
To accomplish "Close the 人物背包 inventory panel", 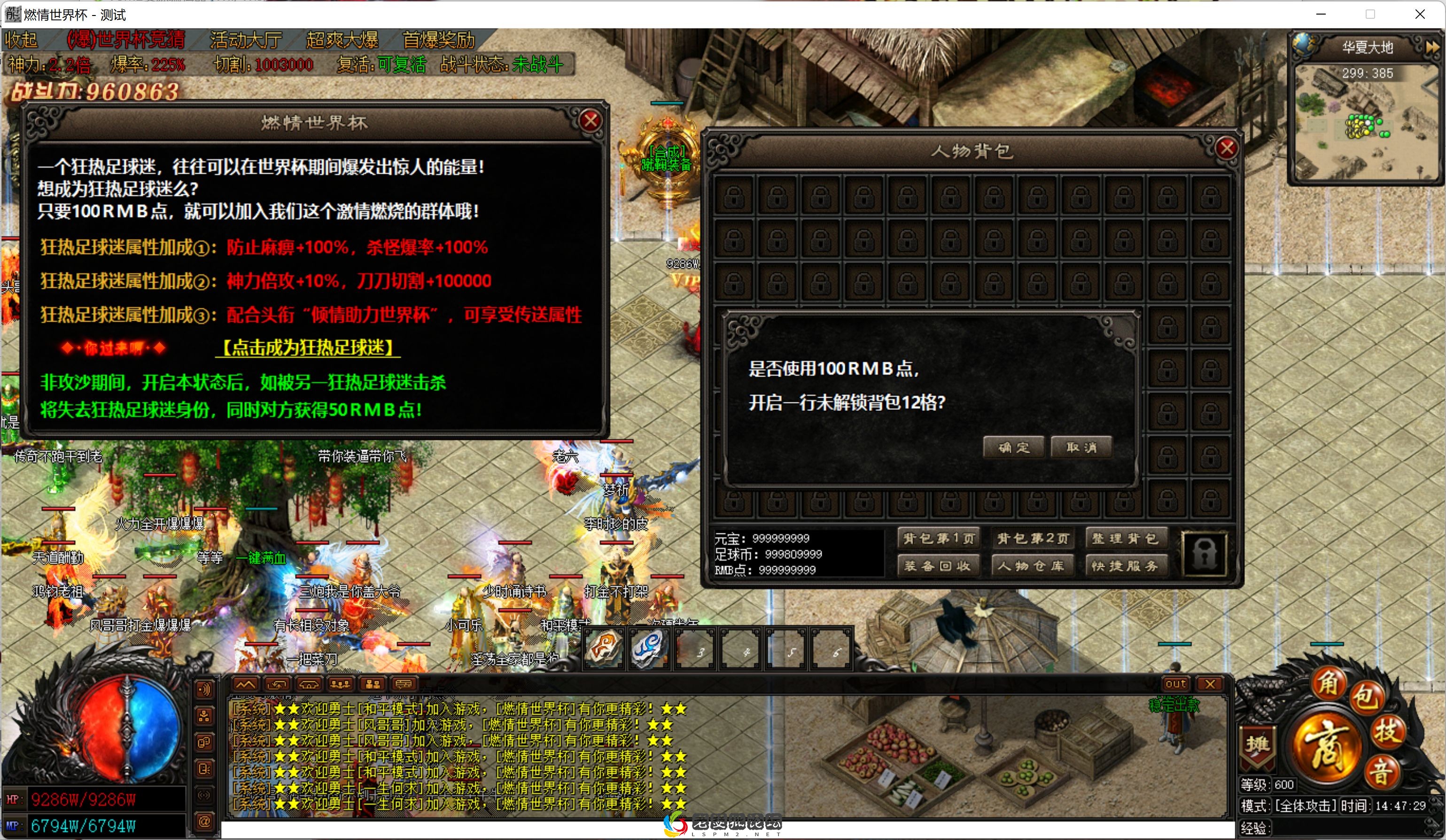I will pyautogui.click(x=1227, y=148).
